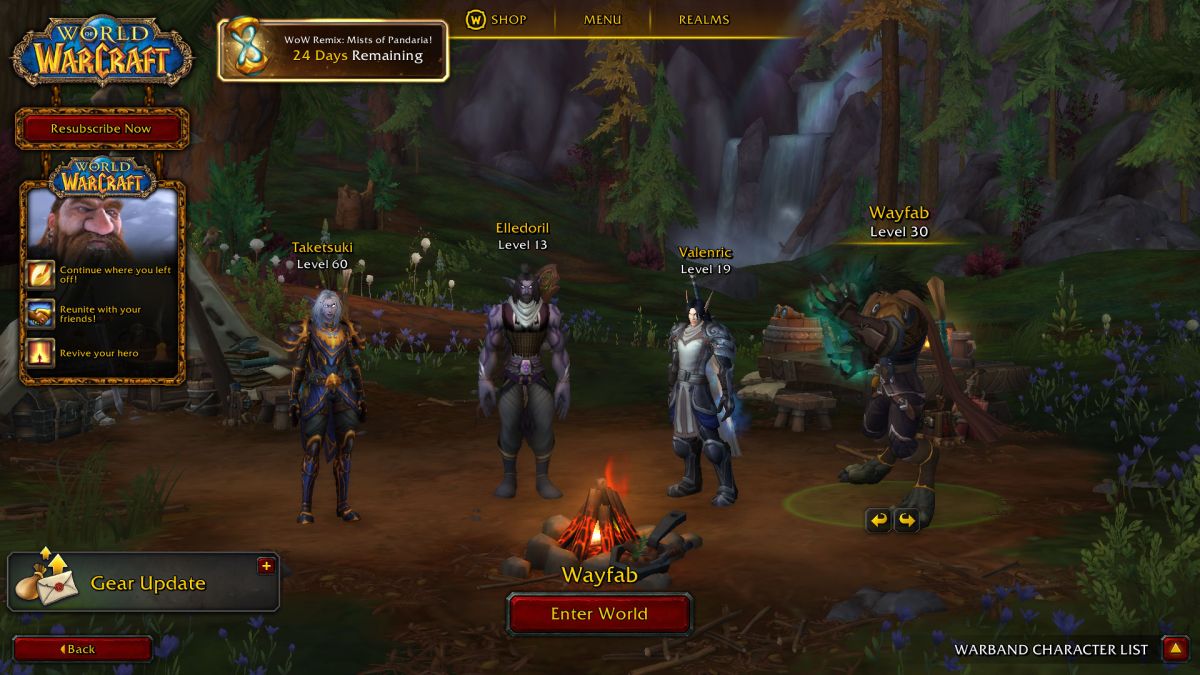Open the Gear Update panel
This screenshot has height=675, width=1200.
(x=143, y=583)
